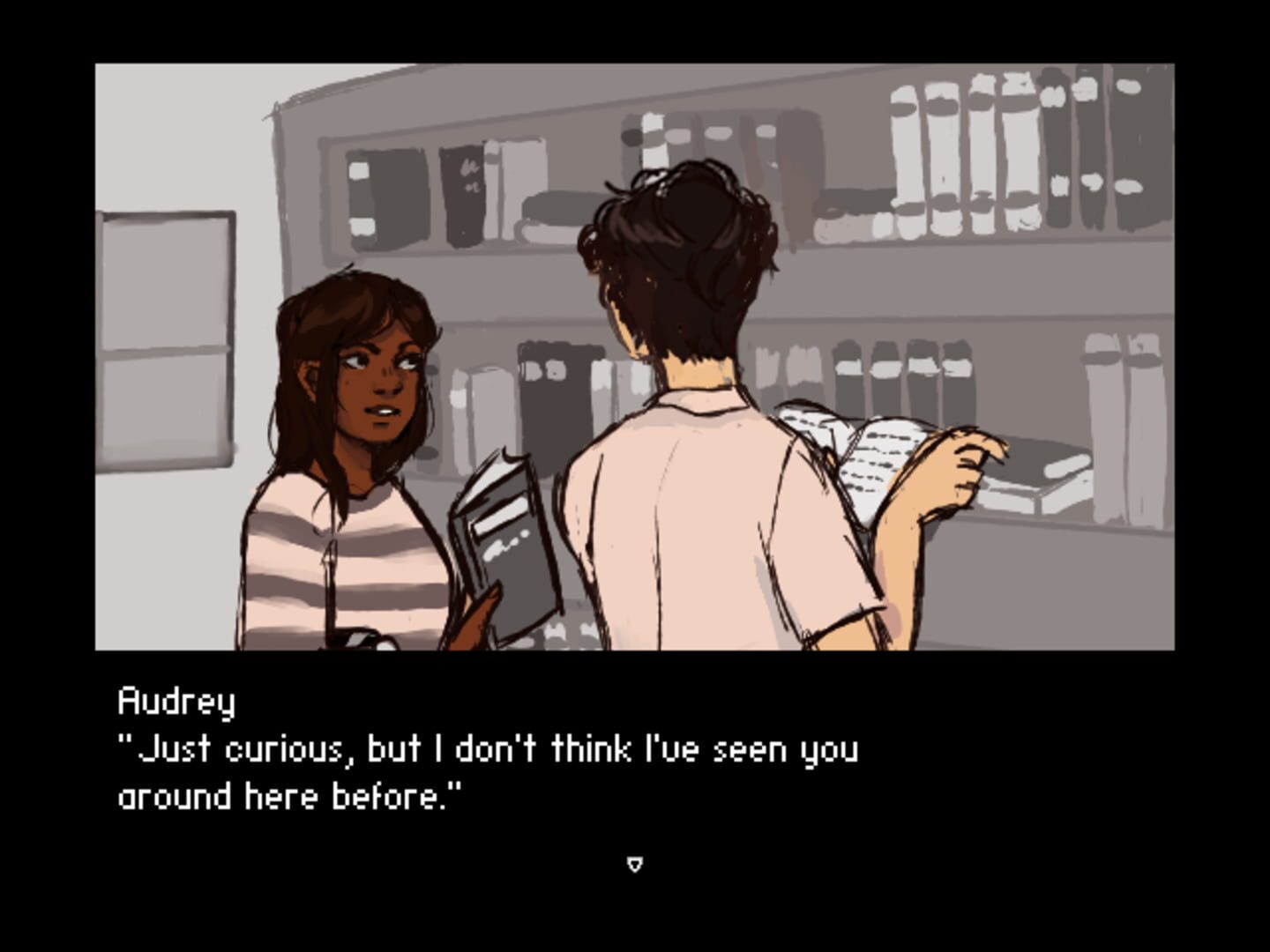Screen dimensions: 1270x952
Task: Click the second line of Audrey's dialogue
Action: 291,796
